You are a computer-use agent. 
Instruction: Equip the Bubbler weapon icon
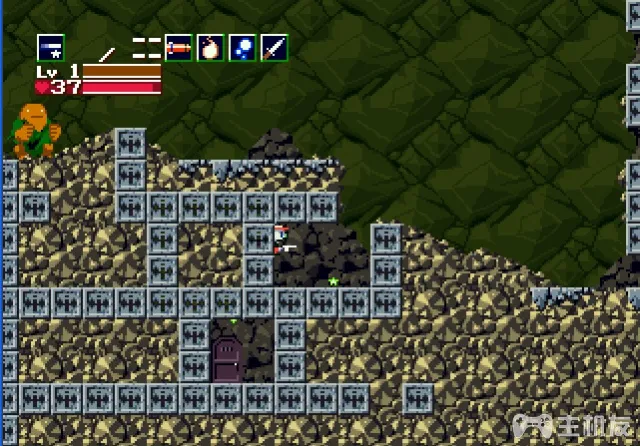click(242, 47)
